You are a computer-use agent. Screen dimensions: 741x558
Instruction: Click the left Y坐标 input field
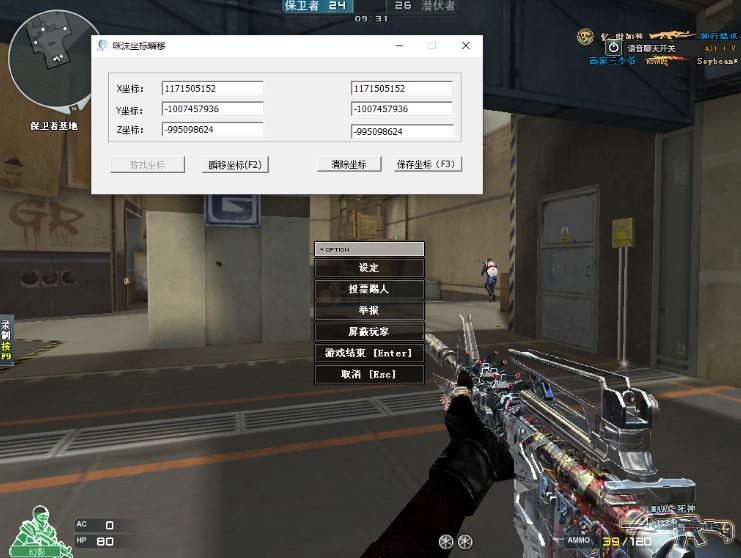212,109
